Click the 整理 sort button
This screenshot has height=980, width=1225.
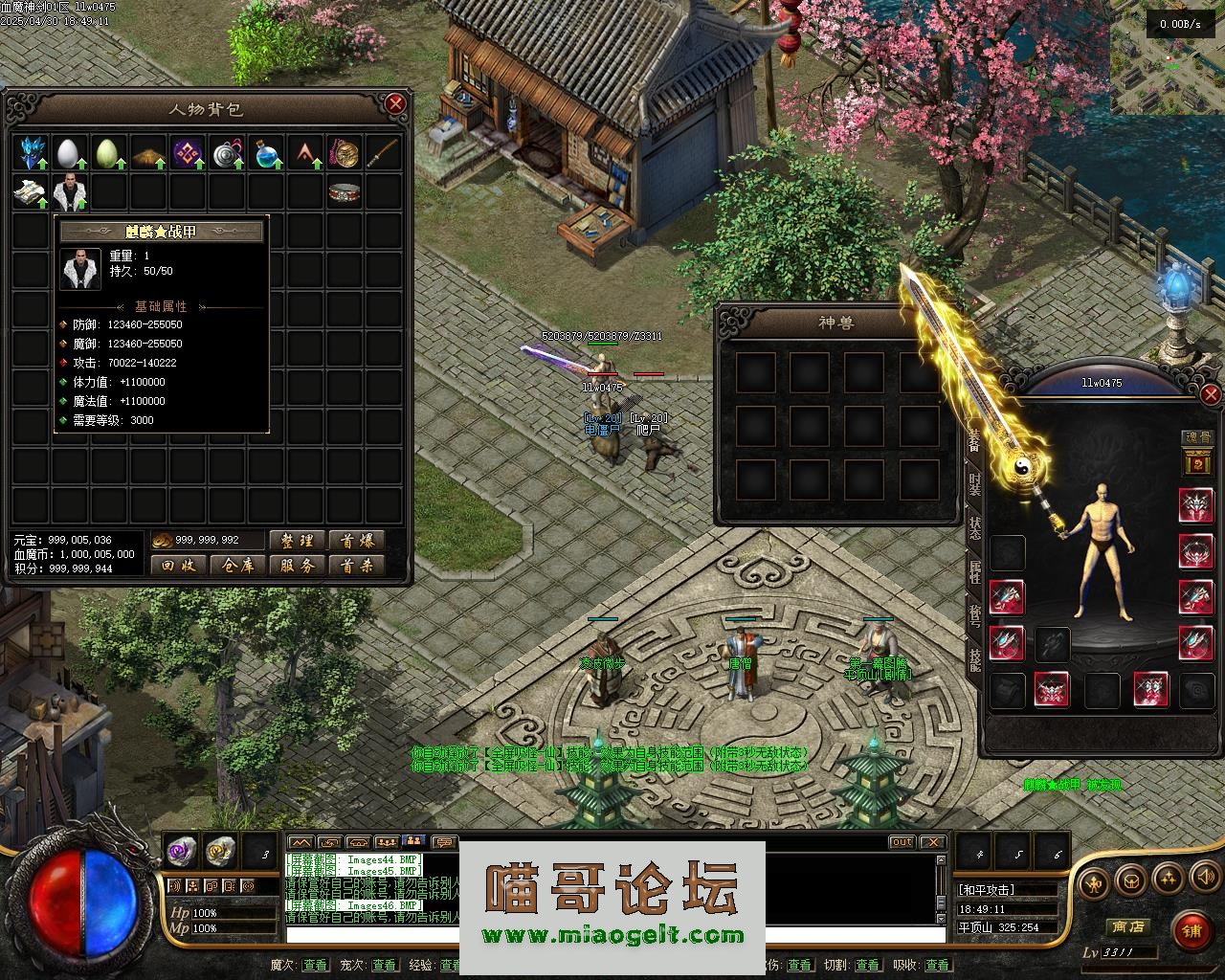click(297, 541)
